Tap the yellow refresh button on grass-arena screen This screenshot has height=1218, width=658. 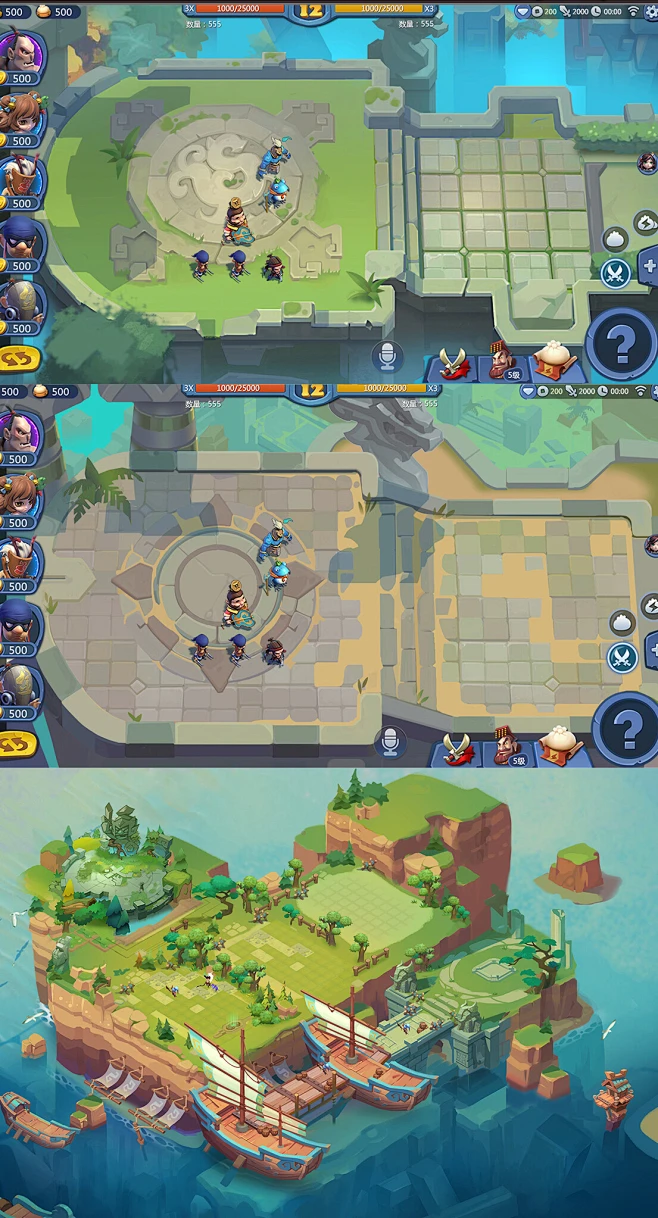(x=19, y=357)
